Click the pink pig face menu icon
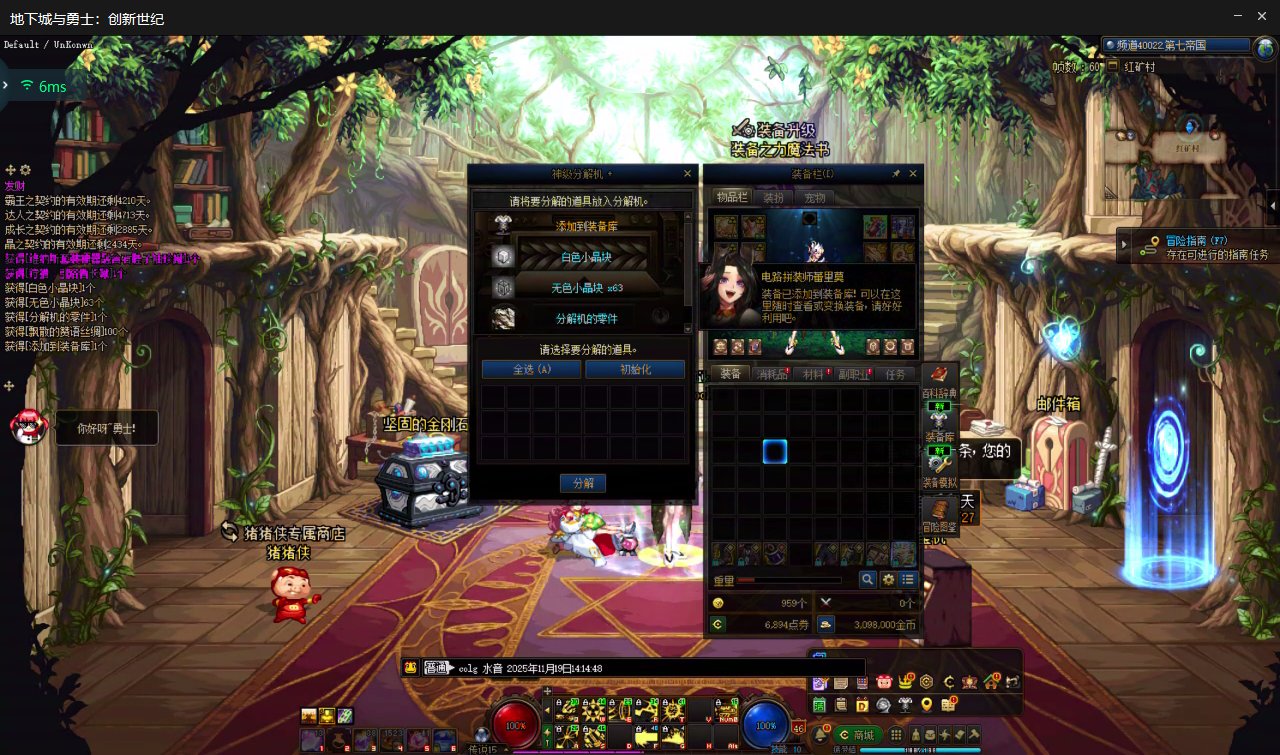This screenshot has height=755, width=1280. (884, 682)
